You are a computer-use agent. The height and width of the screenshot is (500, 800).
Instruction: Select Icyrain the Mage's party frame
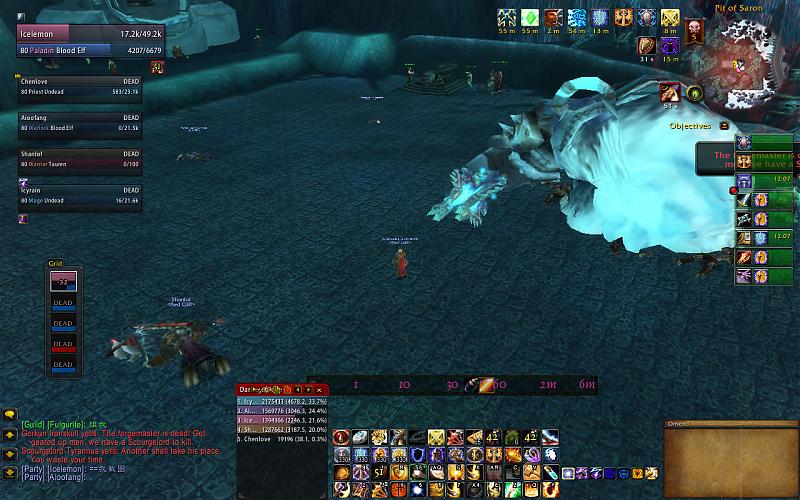78,195
